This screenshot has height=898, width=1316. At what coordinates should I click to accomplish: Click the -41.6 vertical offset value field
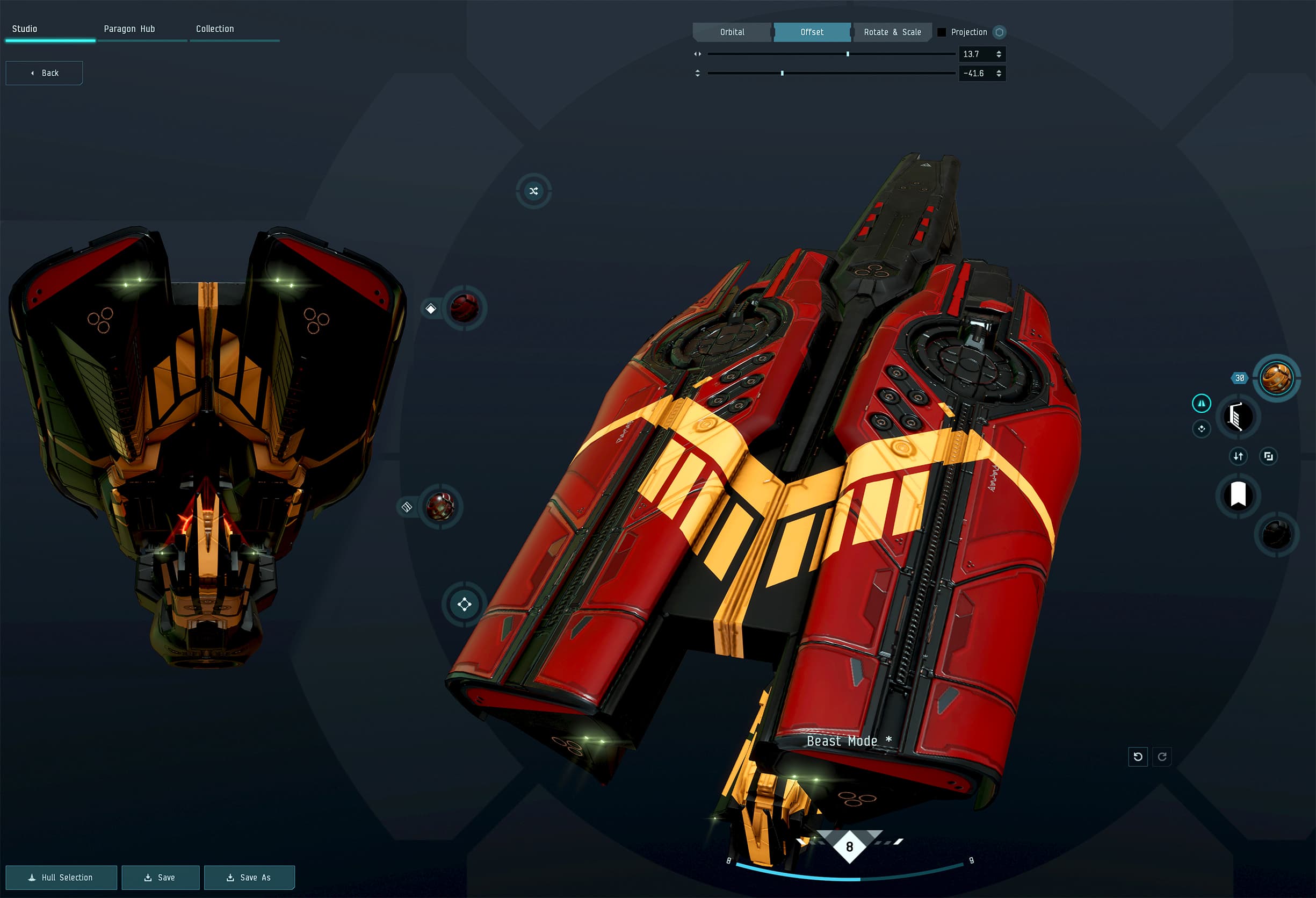[975, 74]
